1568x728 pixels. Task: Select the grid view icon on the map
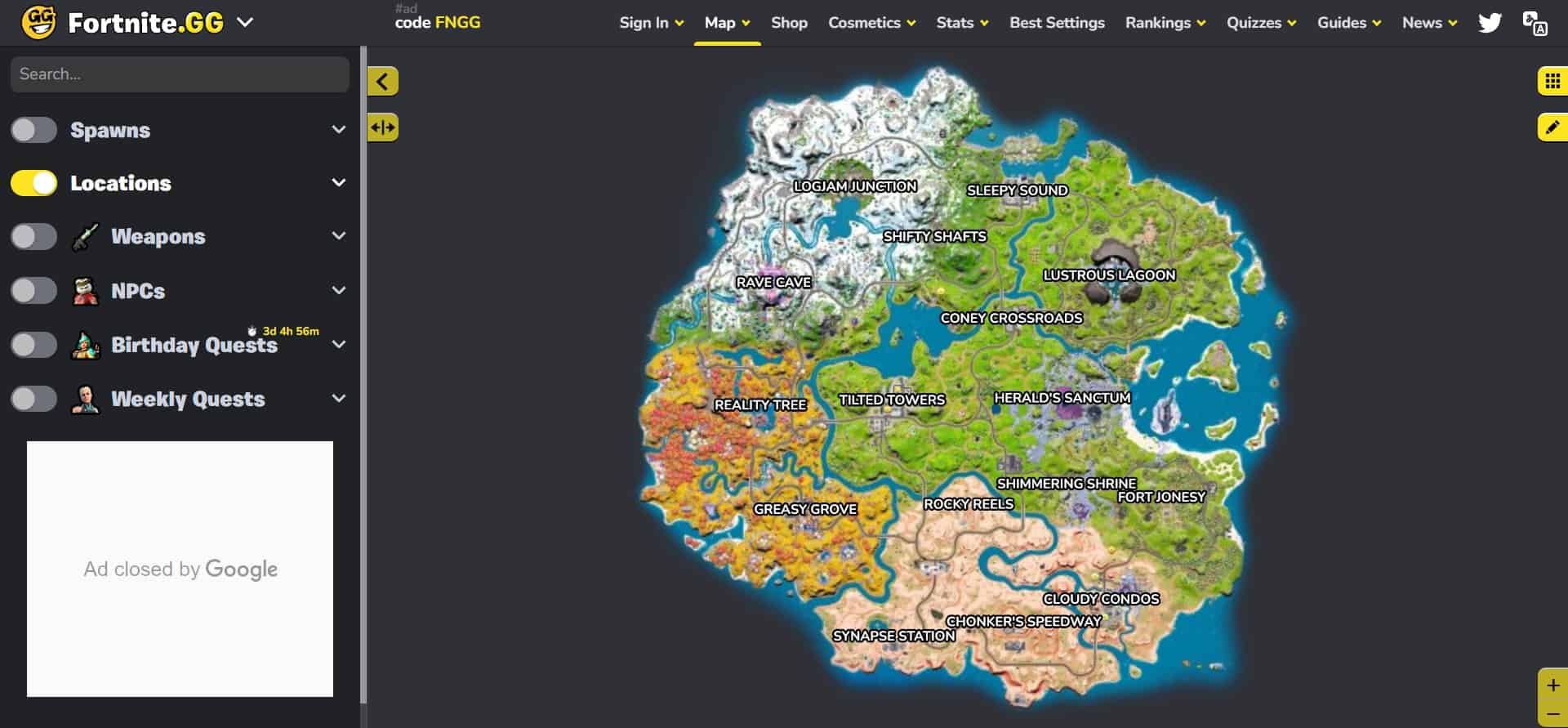click(x=1551, y=81)
